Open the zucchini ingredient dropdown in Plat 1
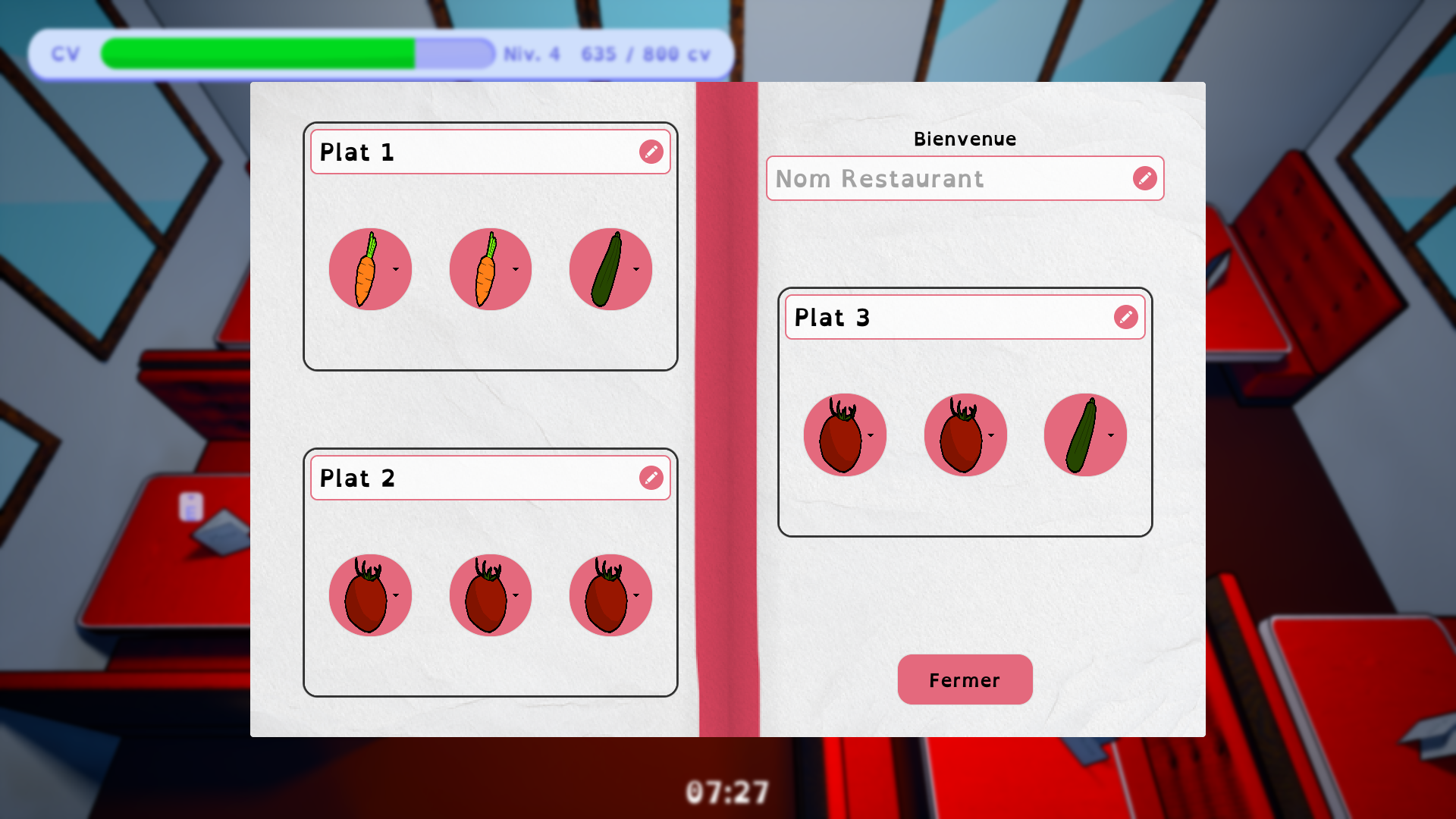The height and width of the screenshot is (819, 1456). pos(635,269)
